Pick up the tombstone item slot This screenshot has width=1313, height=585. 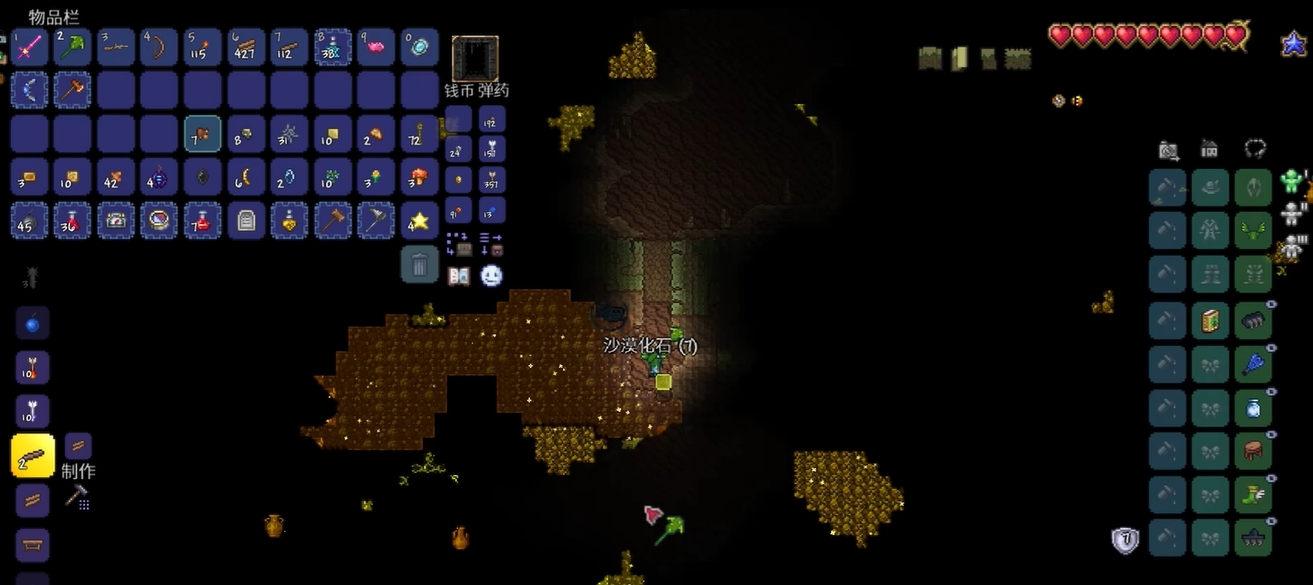click(246, 220)
